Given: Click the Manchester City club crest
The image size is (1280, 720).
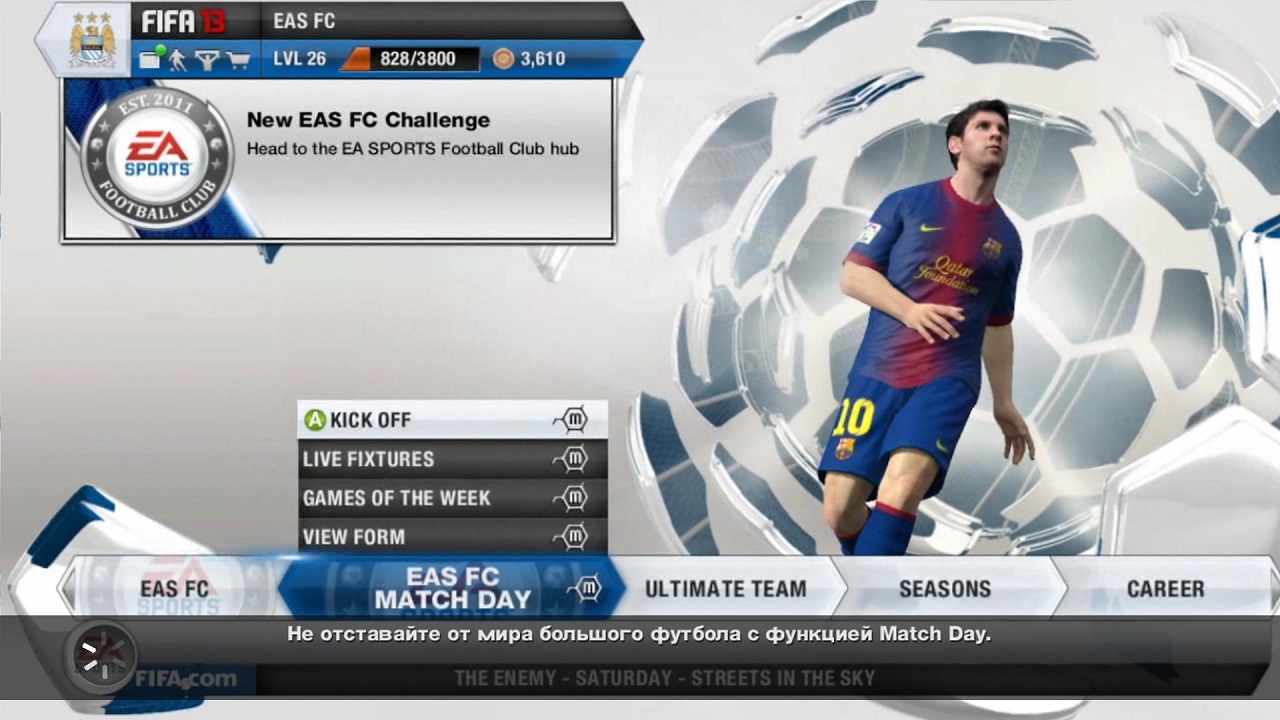Looking at the screenshot, I should click(x=92, y=42).
